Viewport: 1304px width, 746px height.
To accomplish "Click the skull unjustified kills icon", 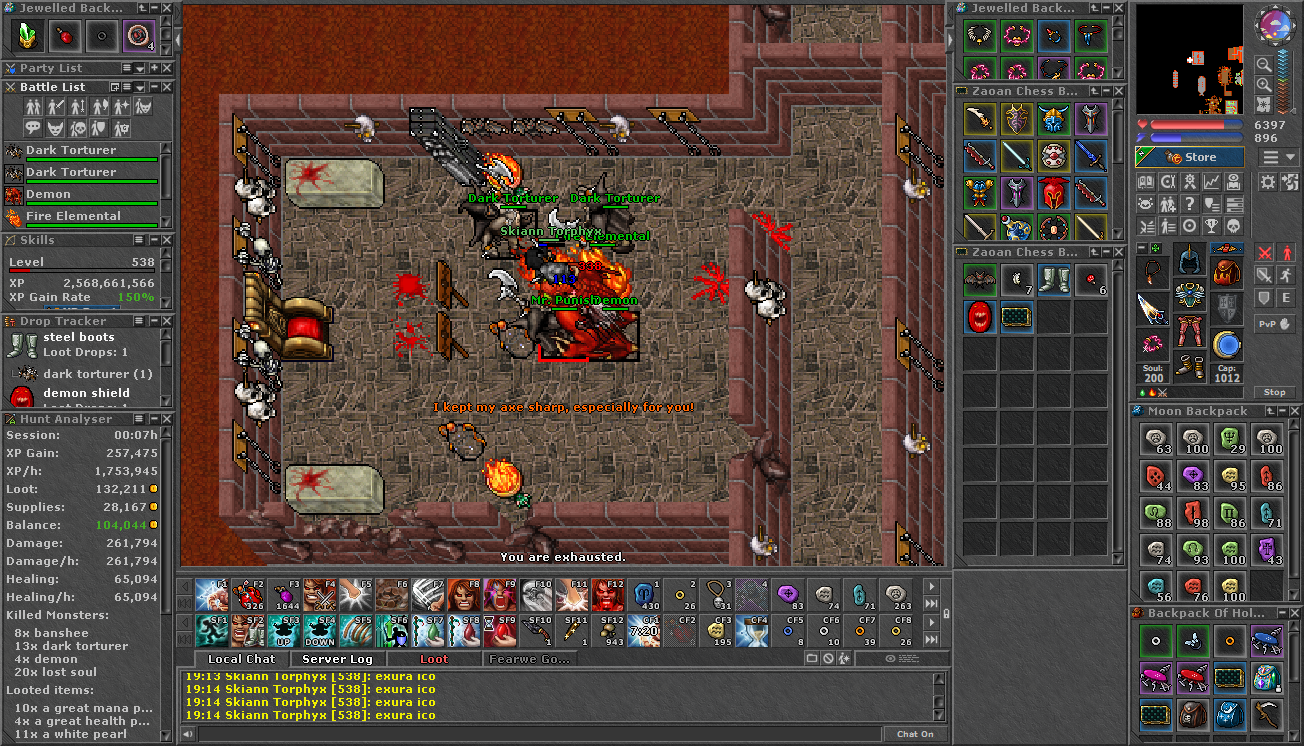I will (x=1234, y=226).
